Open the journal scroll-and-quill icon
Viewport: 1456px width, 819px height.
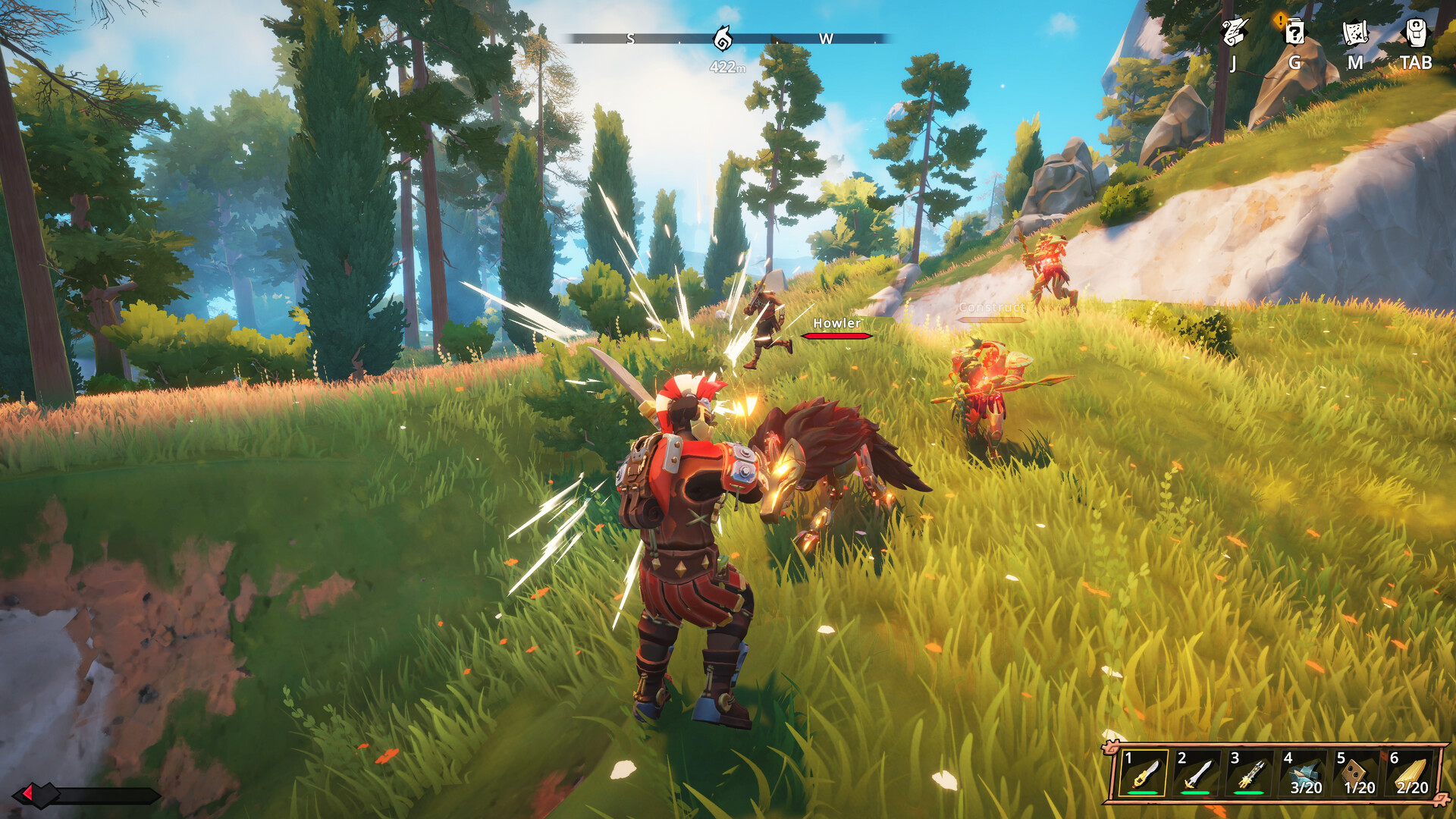coord(1235,33)
